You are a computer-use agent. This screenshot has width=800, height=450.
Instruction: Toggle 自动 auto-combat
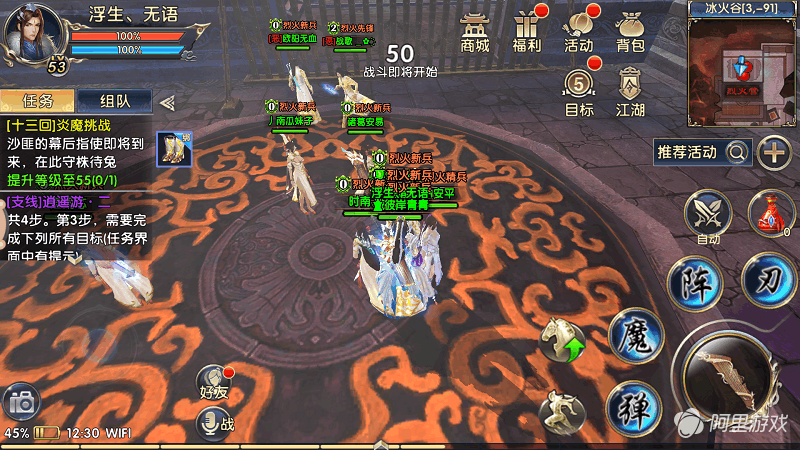[709, 217]
